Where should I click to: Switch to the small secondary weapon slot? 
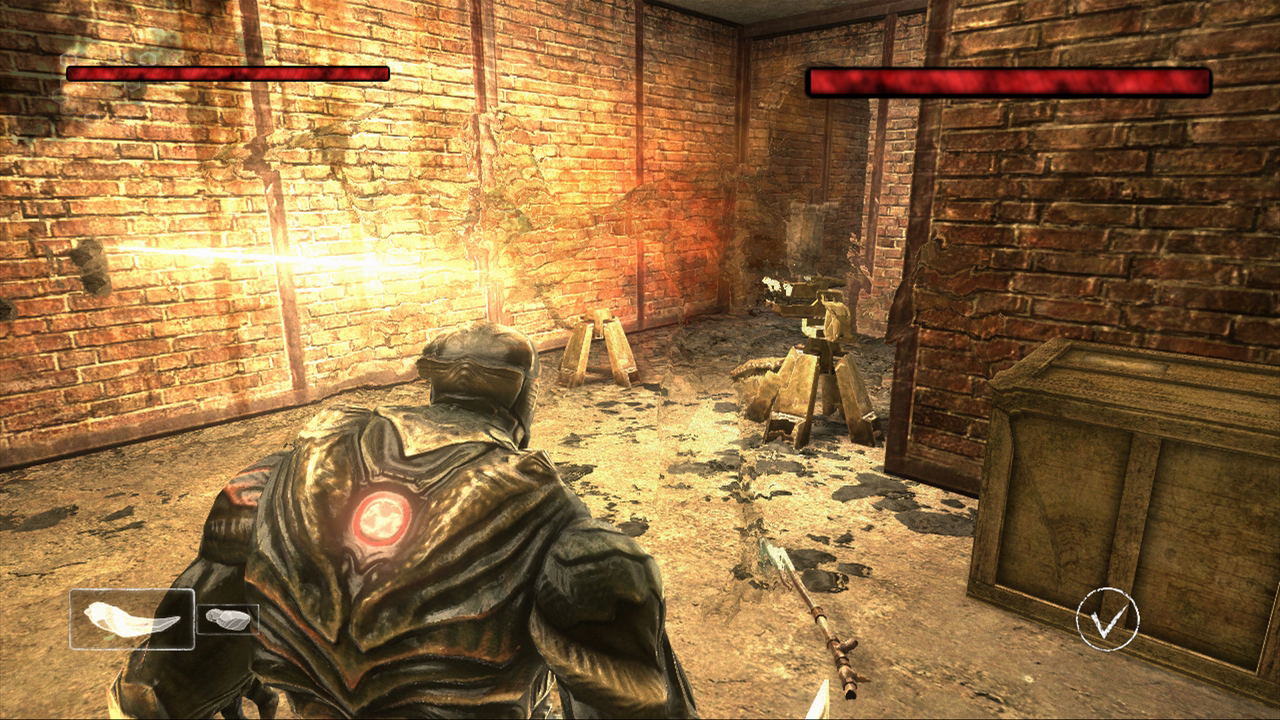pyautogui.click(x=227, y=620)
